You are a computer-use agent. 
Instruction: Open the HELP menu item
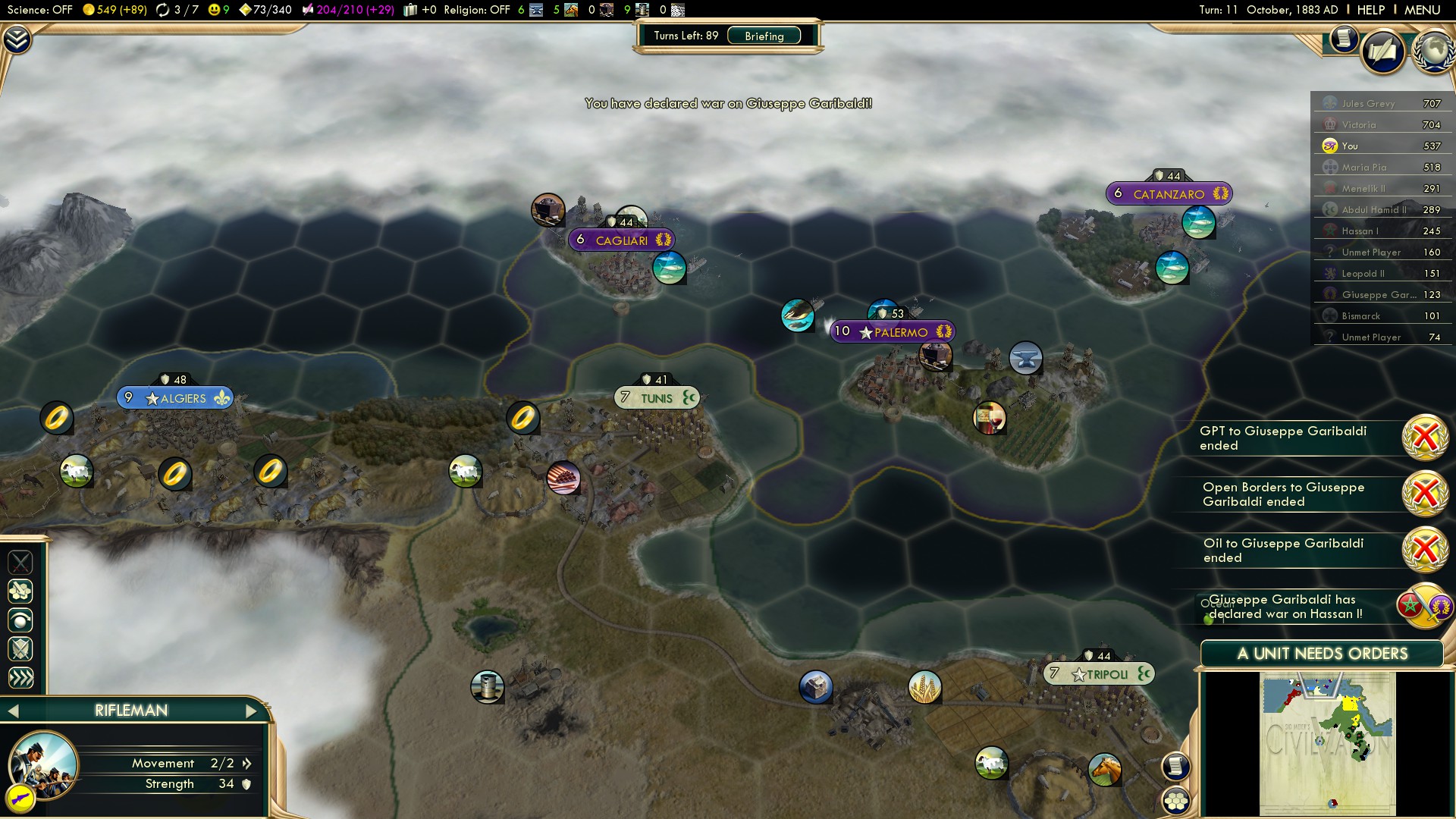pyautogui.click(x=1373, y=11)
